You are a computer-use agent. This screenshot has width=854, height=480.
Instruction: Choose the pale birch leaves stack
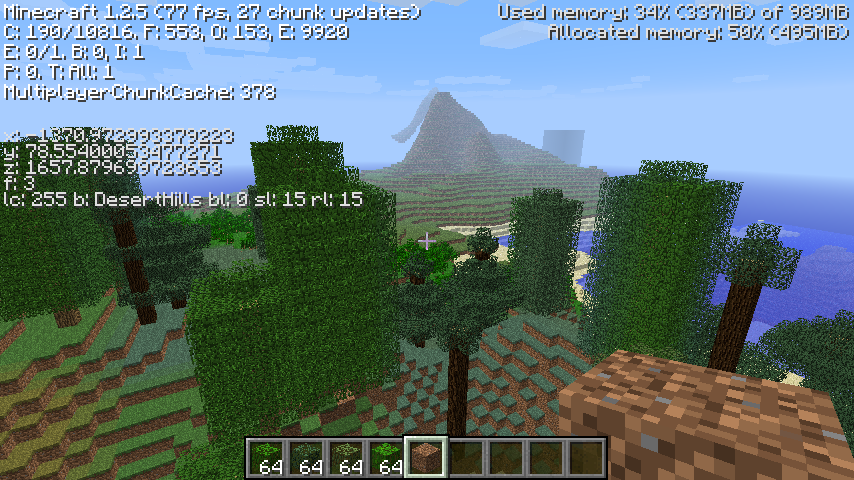coord(345,457)
